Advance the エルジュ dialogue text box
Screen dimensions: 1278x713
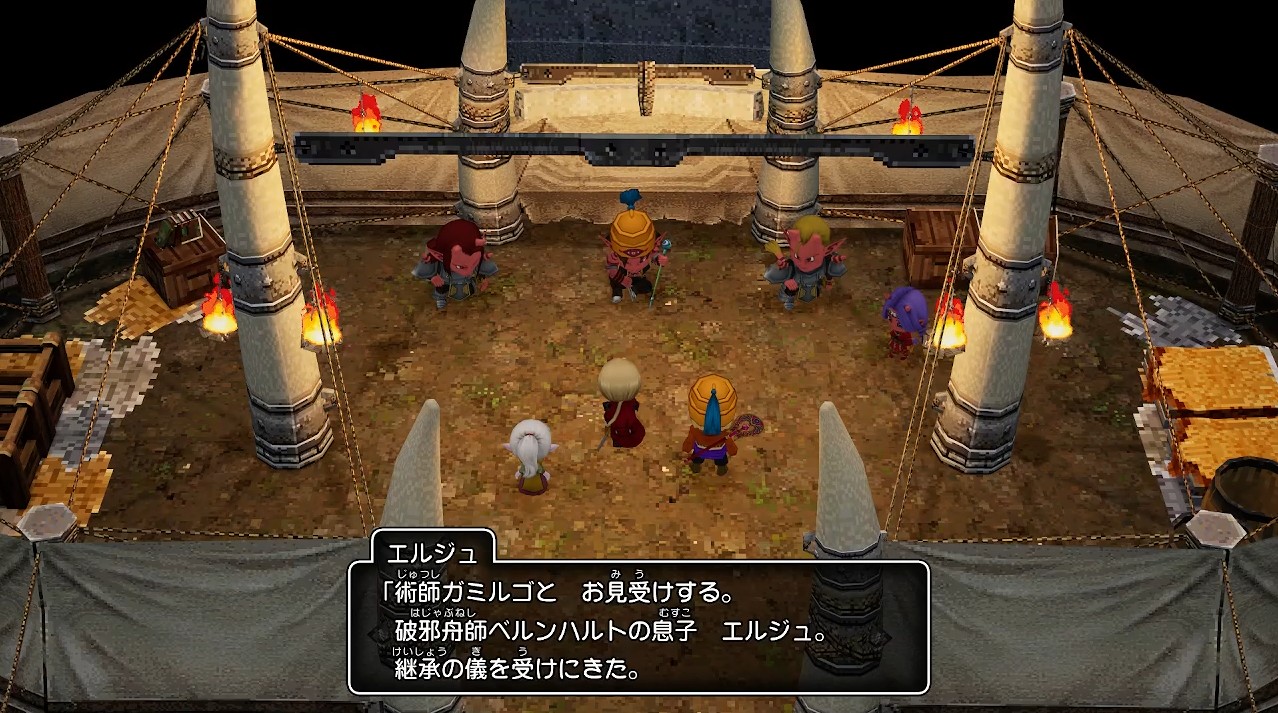click(x=638, y=626)
